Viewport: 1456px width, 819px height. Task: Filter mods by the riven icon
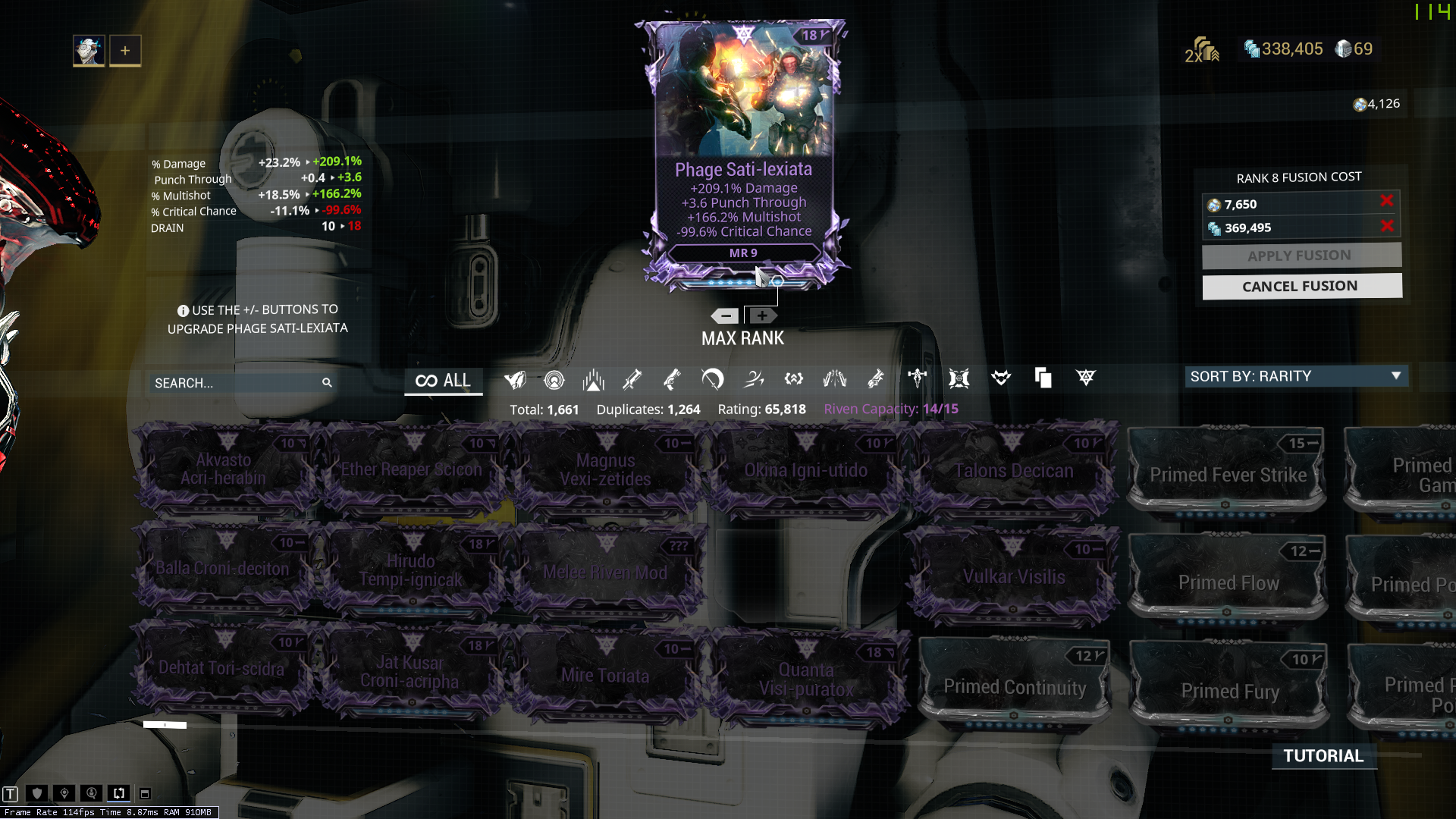[1086, 378]
